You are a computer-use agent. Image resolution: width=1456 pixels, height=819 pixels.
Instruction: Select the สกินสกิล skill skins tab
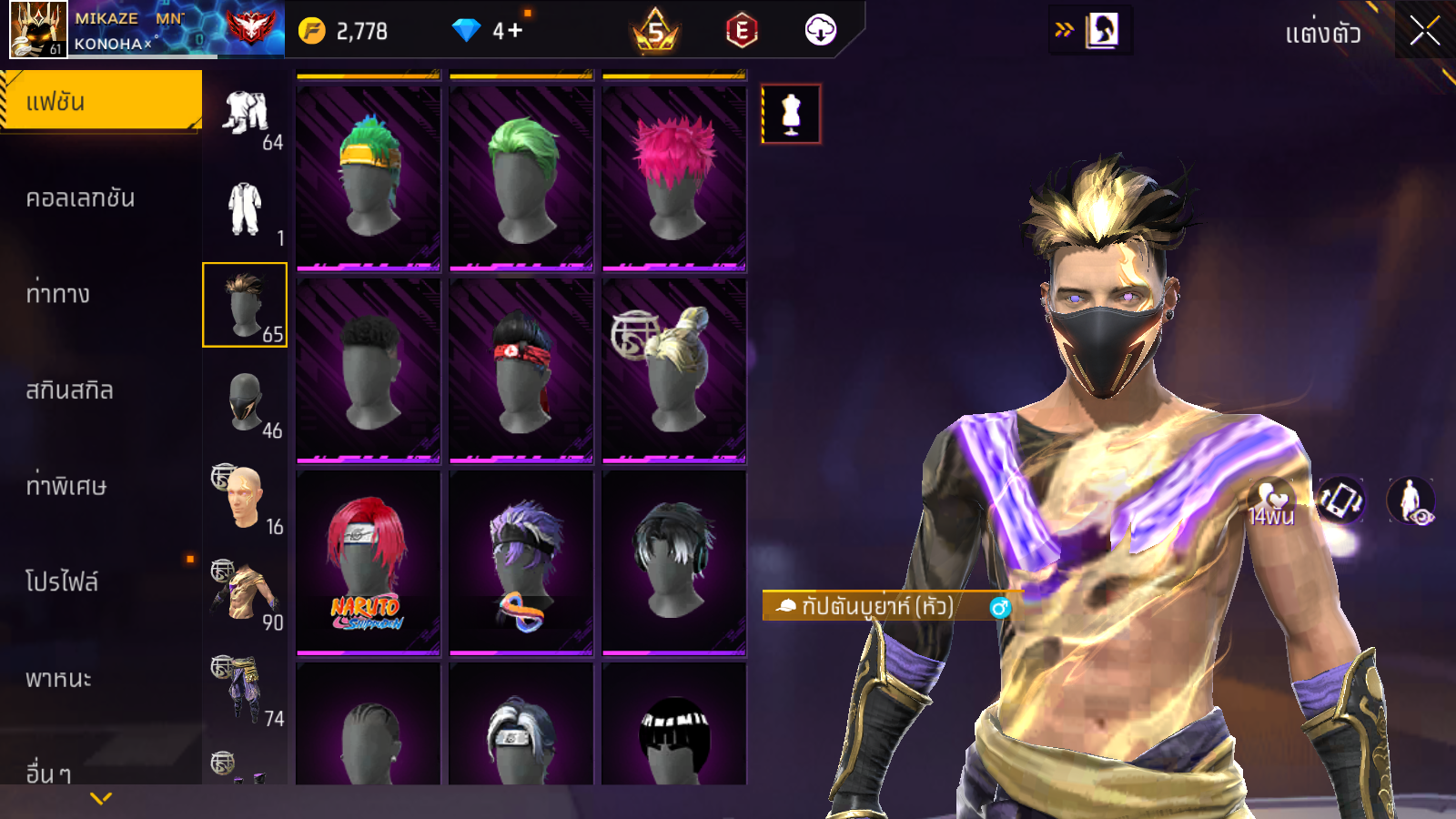69,390
